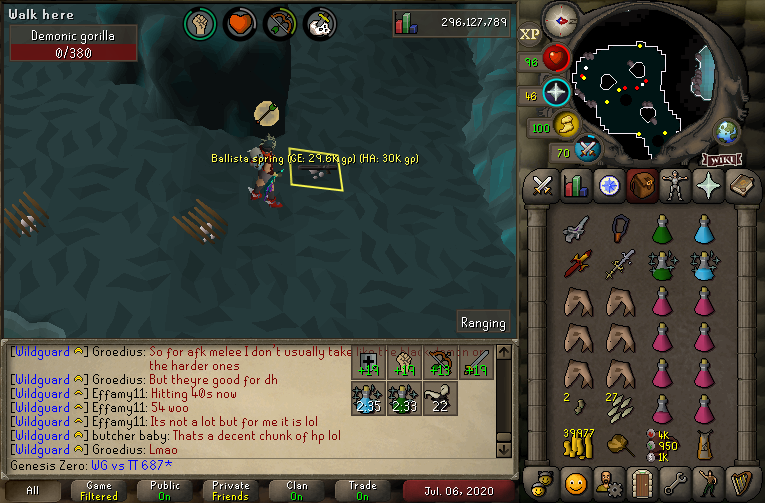Open the Emotes tab

708,483
